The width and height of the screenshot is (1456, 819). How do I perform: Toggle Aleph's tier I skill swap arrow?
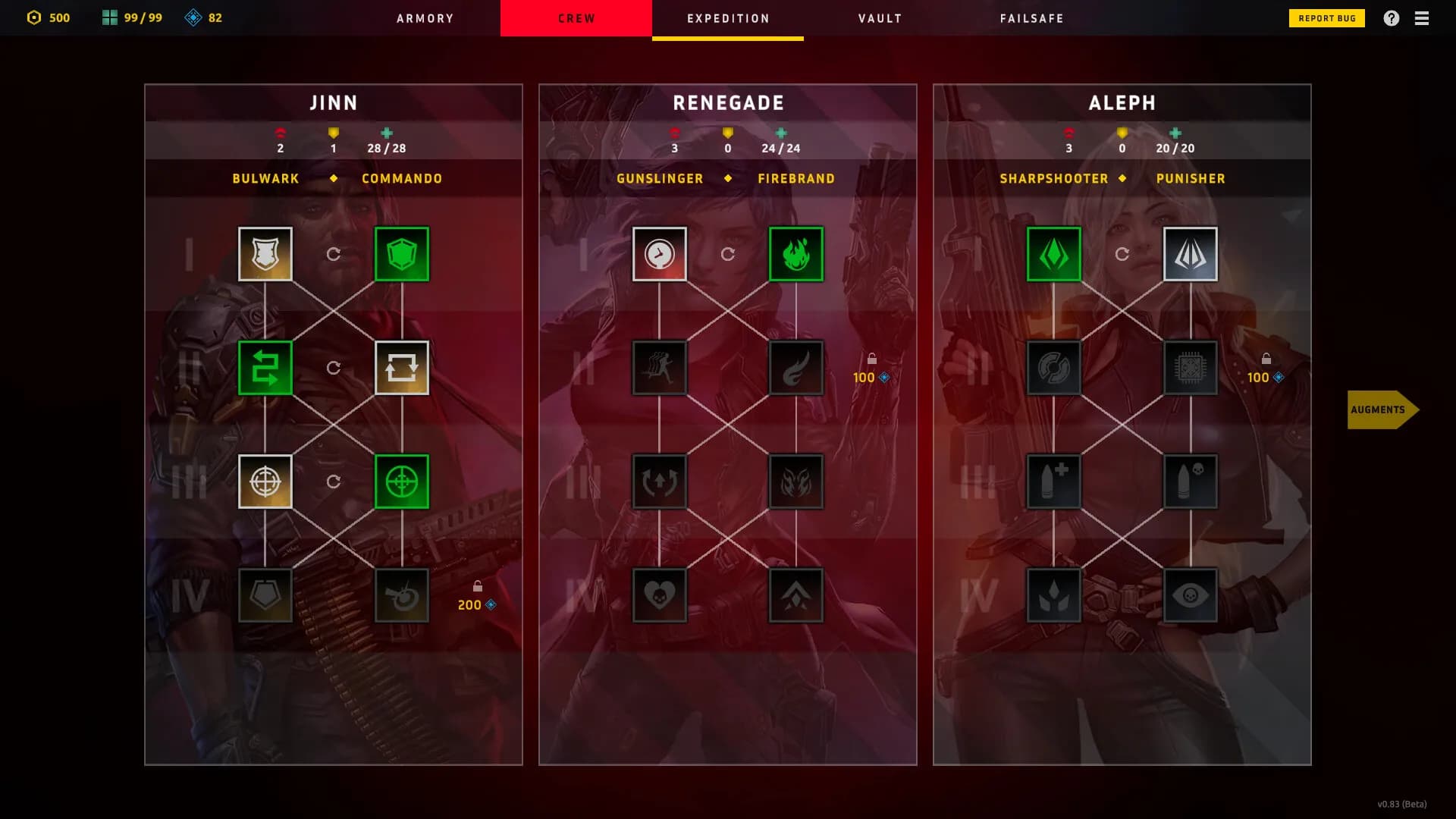point(1122,254)
